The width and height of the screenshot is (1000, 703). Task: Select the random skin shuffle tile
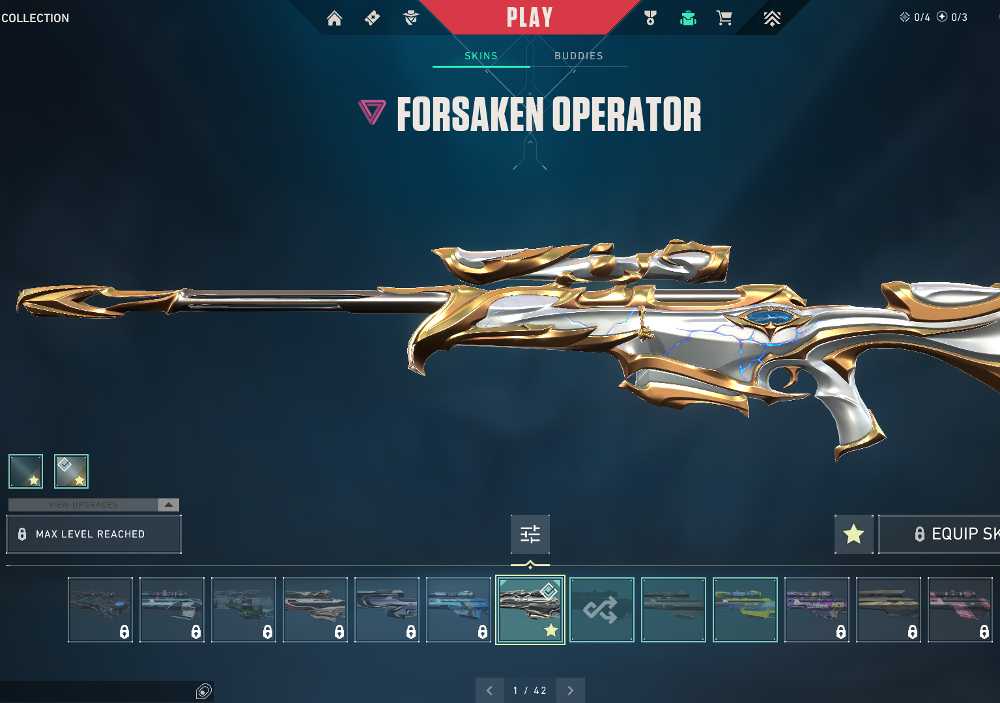[602, 609]
